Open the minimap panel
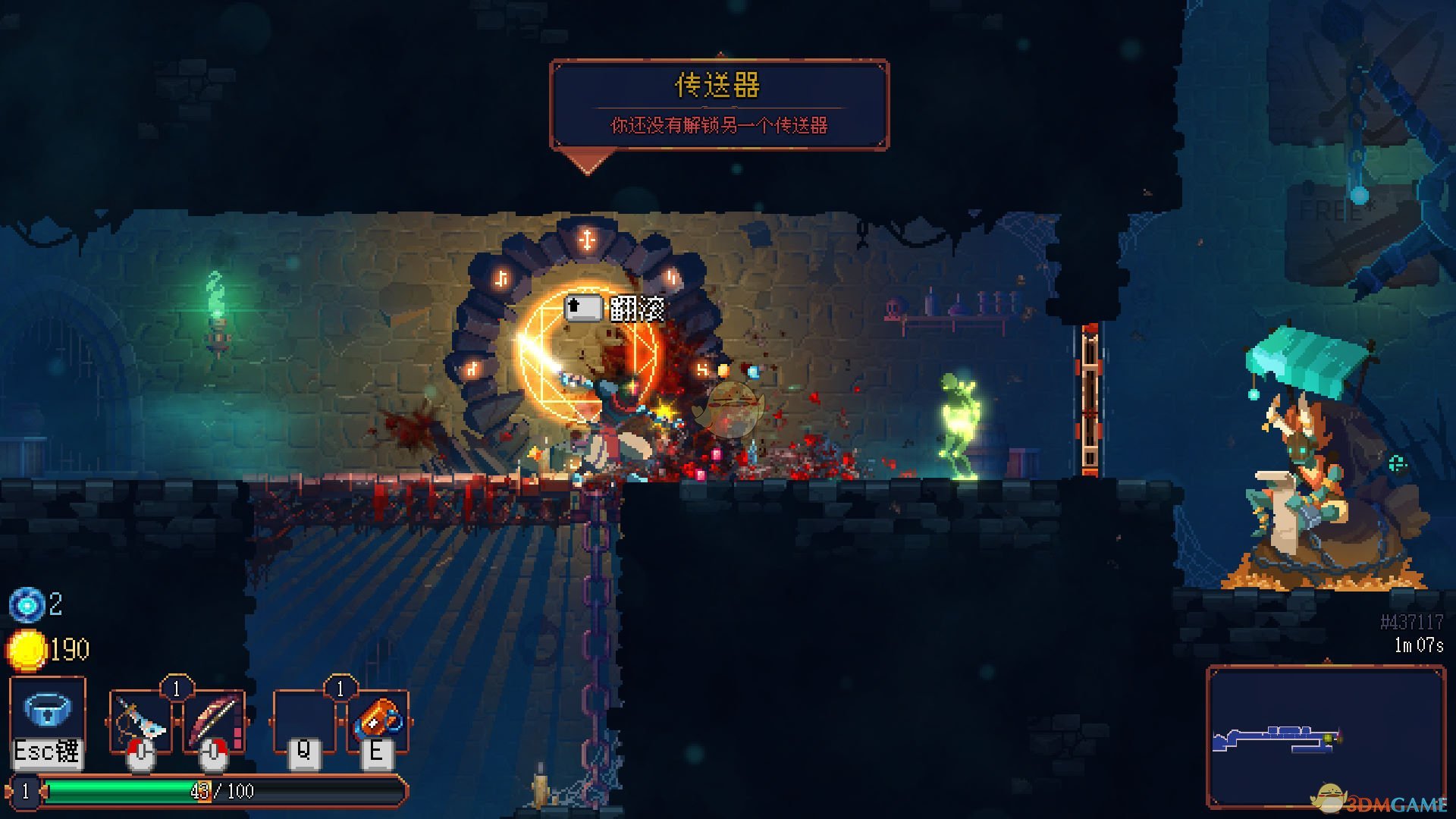The image size is (1456, 819). click(1326, 737)
